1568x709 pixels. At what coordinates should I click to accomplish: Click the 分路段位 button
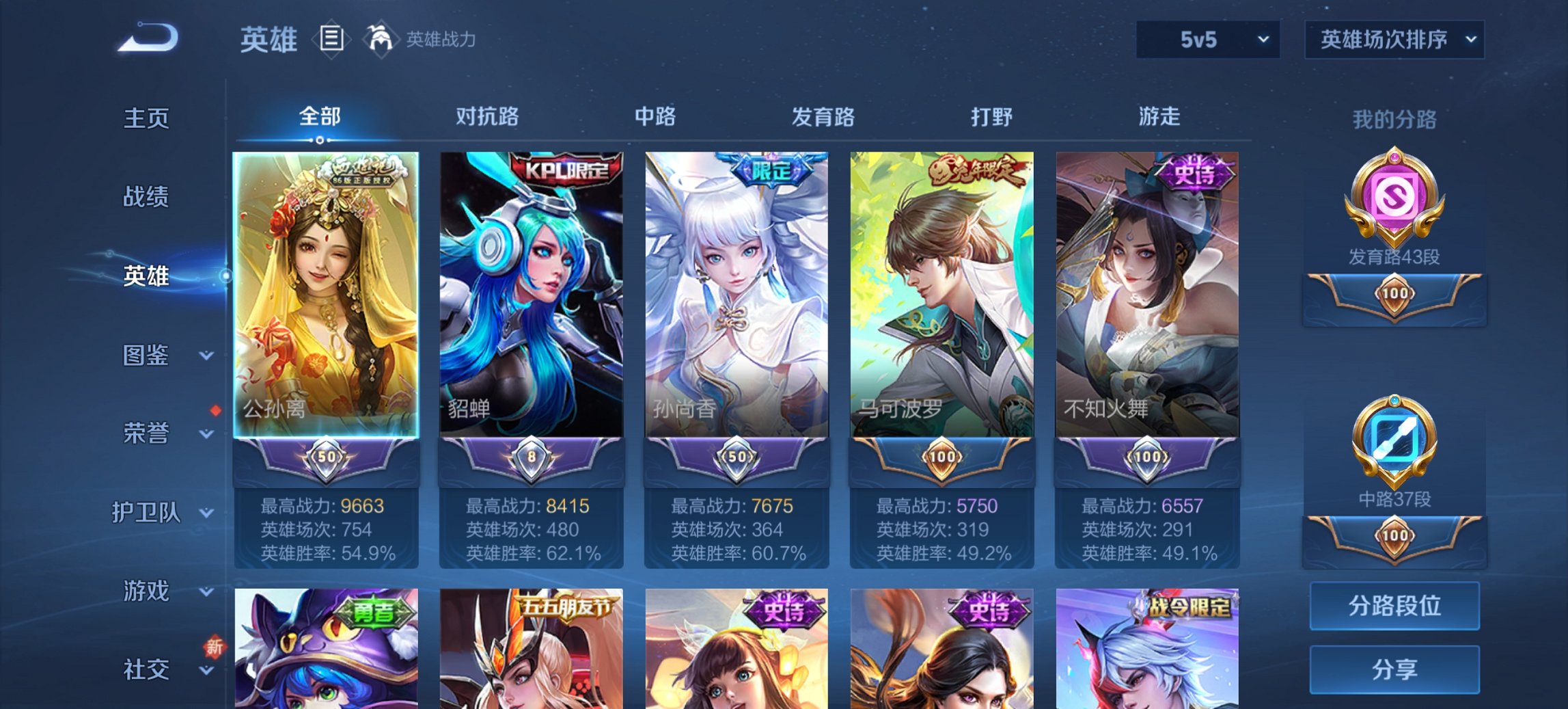point(1395,607)
